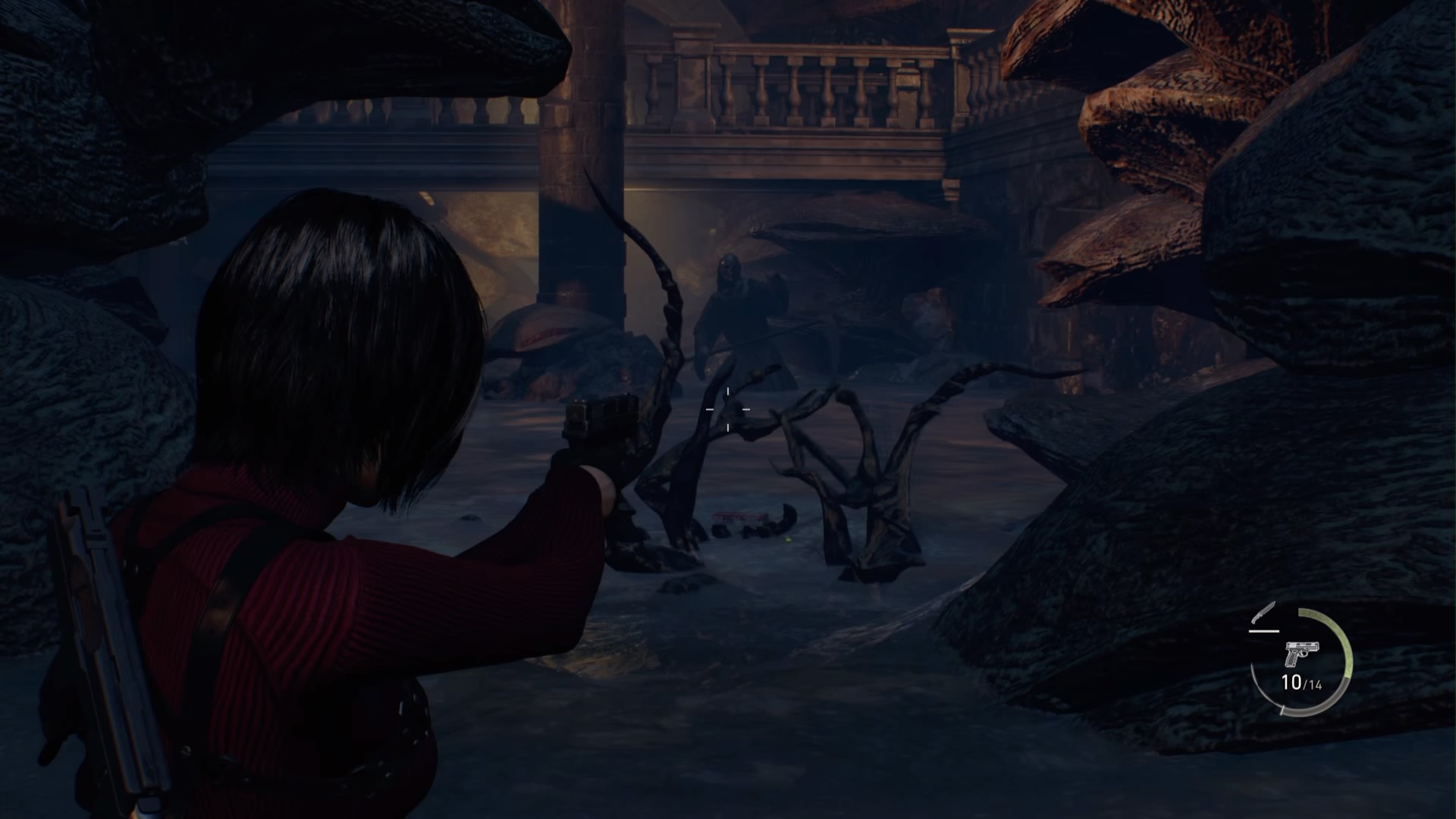The width and height of the screenshot is (1456, 819).
Task: Click the red enemy health bar in the swamp
Action: coord(740,516)
